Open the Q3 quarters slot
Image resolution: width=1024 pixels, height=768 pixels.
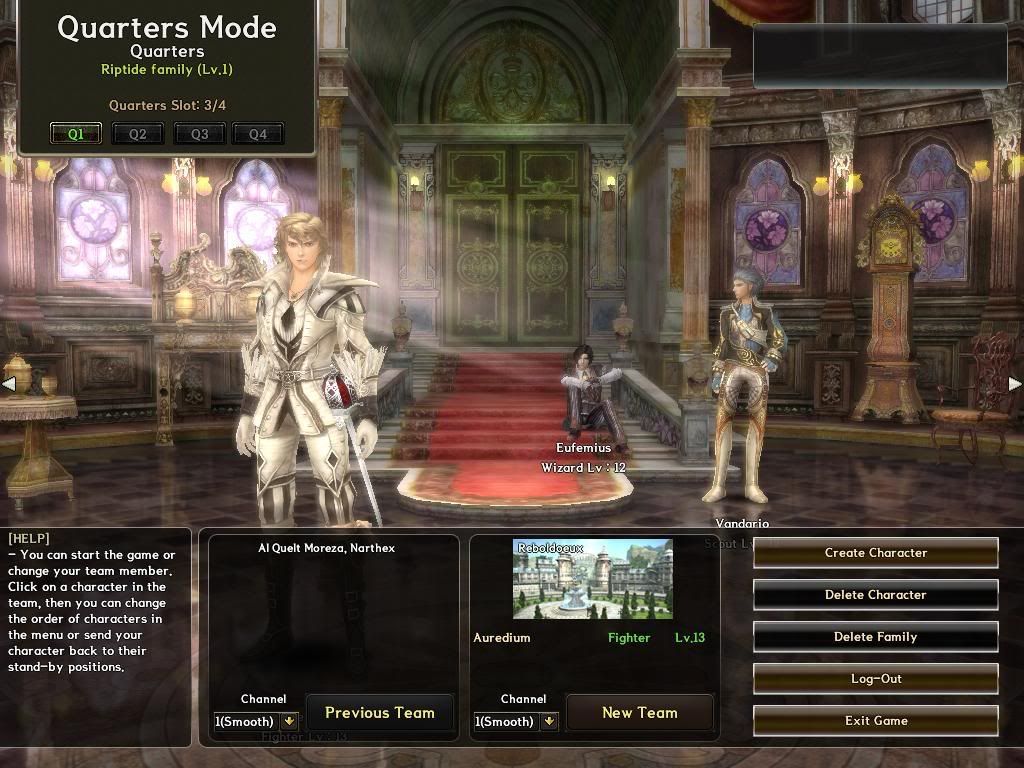(x=199, y=134)
